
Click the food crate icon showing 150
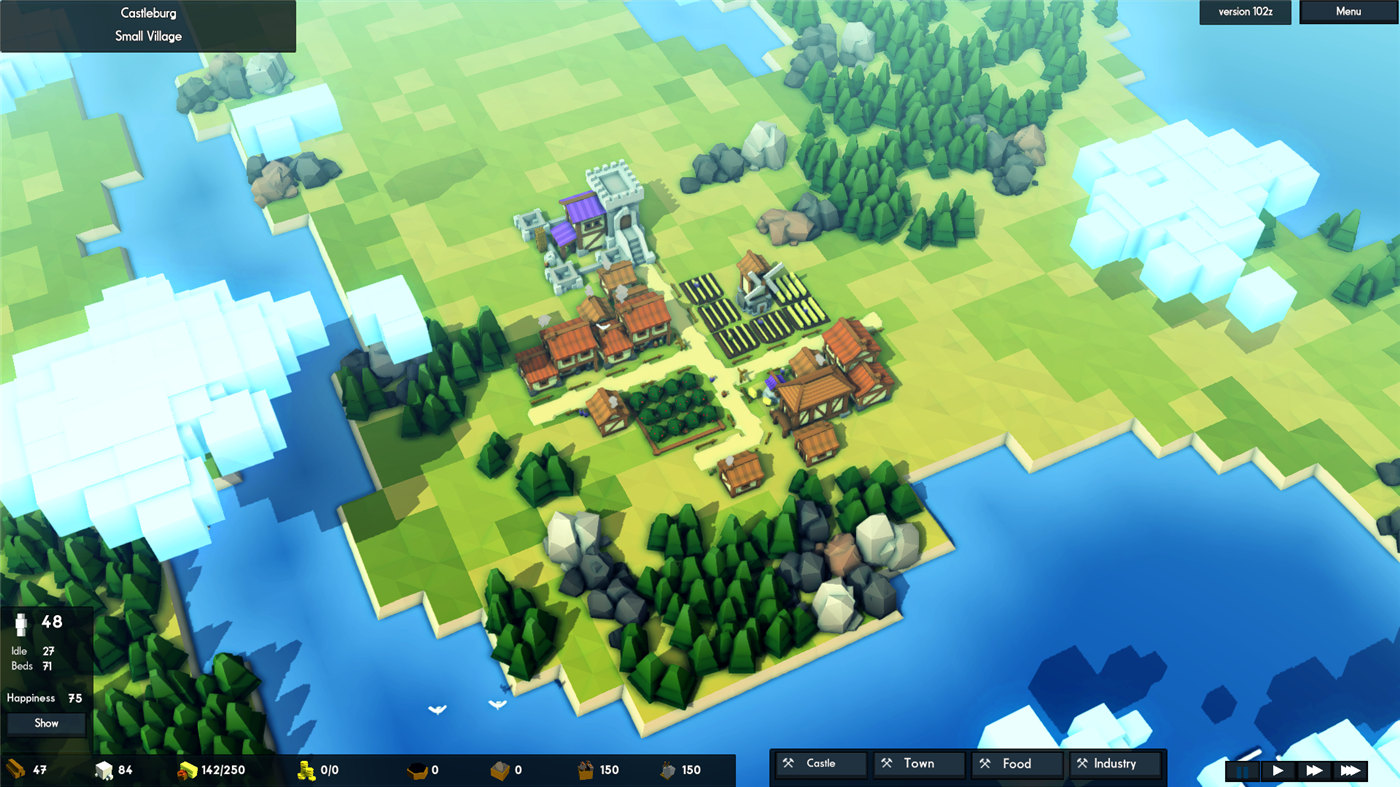tap(666, 769)
